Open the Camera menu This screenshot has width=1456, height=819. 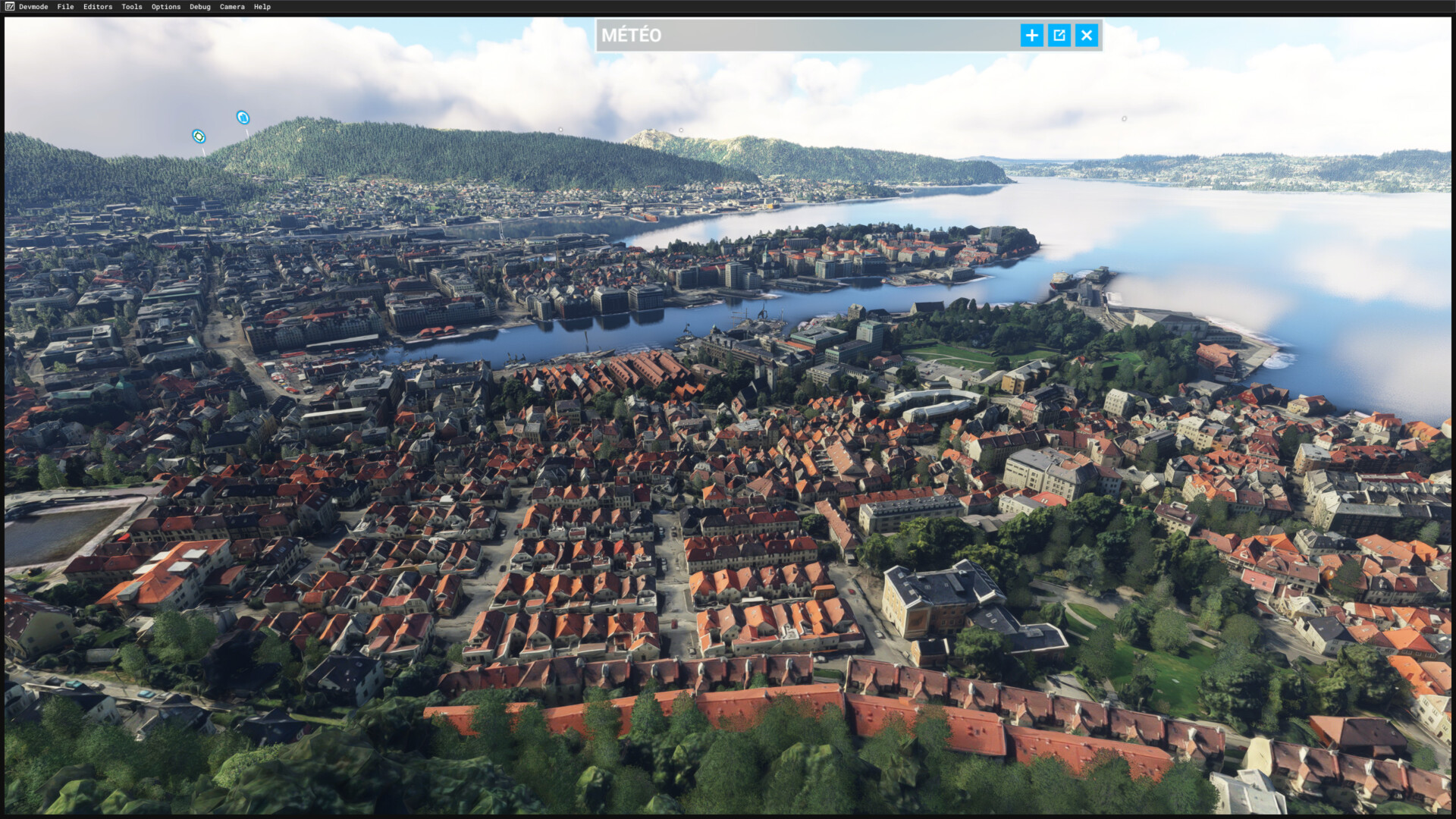click(232, 7)
